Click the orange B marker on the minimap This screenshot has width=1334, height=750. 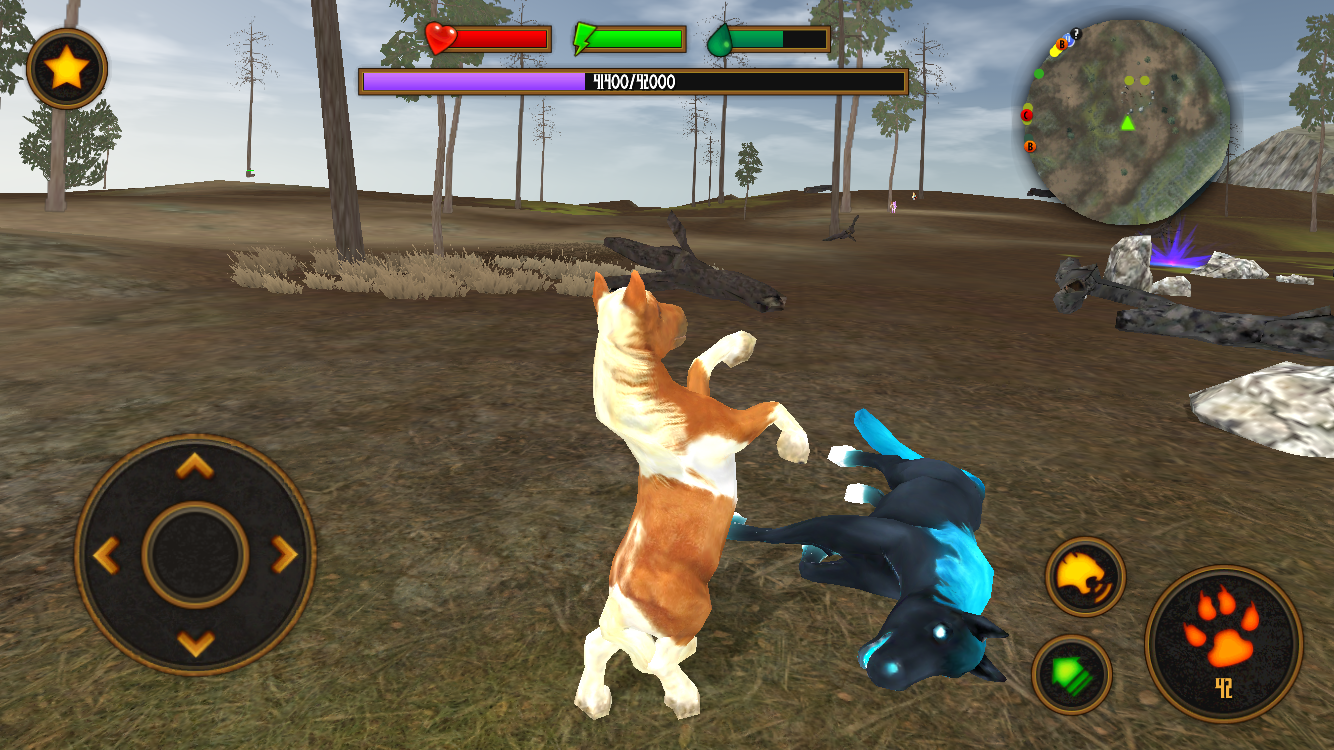pos(1029,147)
